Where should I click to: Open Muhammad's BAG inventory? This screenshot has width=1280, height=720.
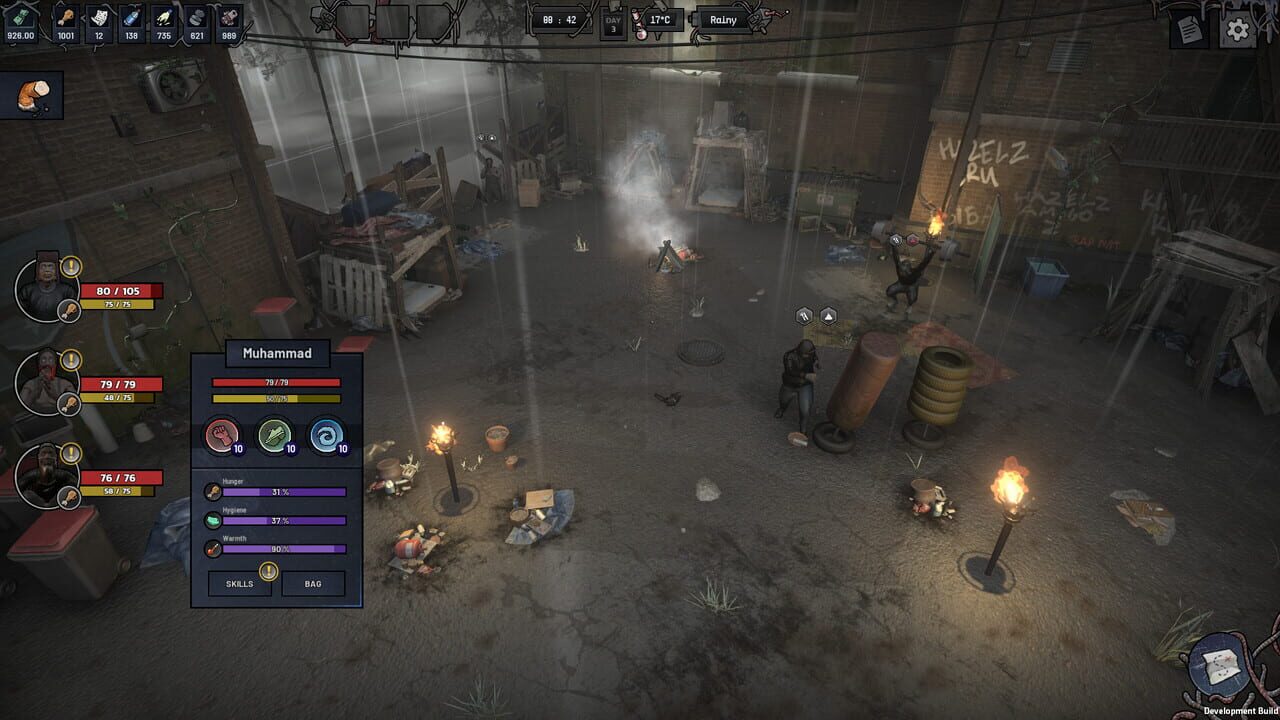312,583
